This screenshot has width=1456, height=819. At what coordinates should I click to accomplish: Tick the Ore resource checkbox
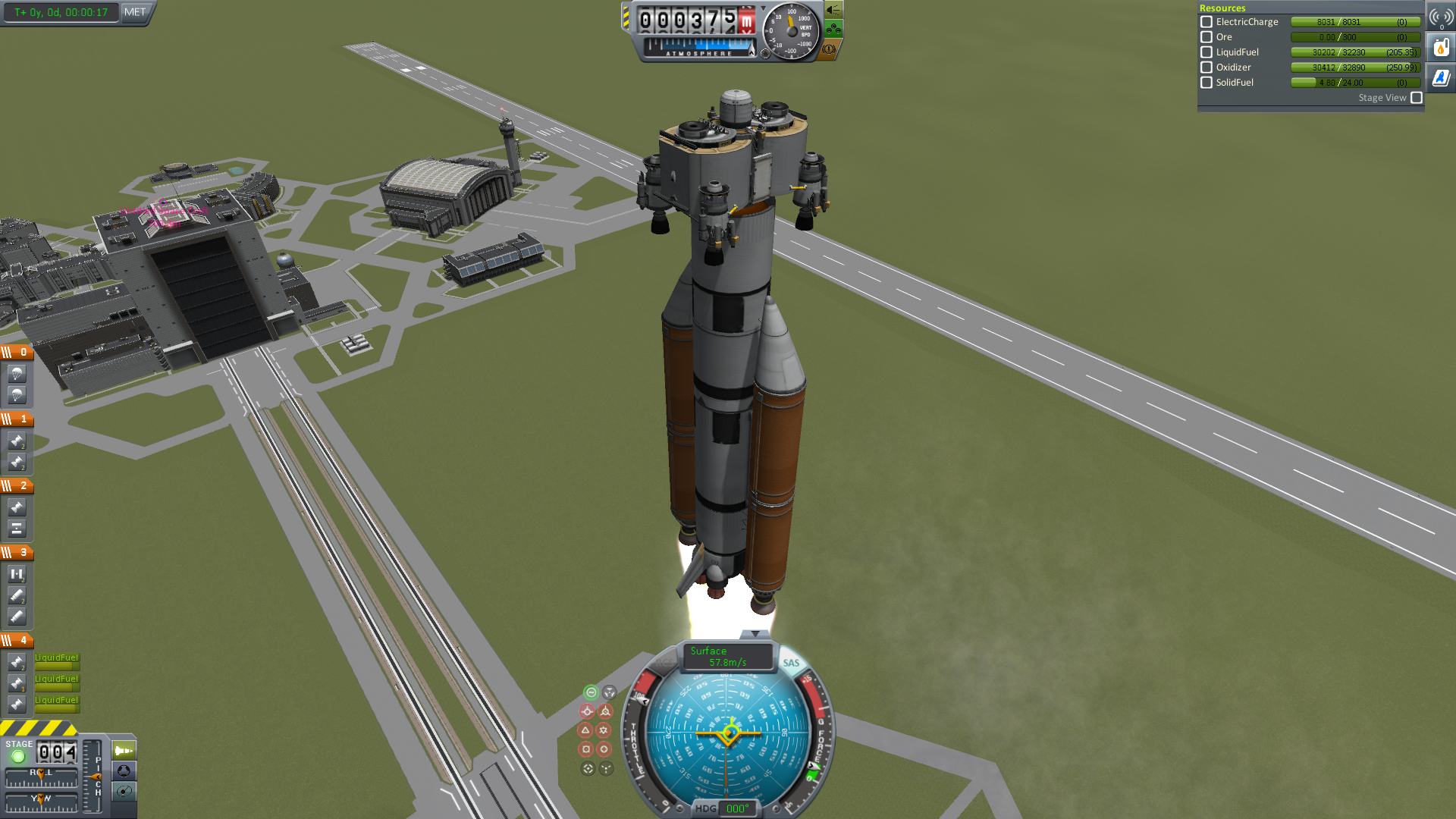tap(1207, 37)
